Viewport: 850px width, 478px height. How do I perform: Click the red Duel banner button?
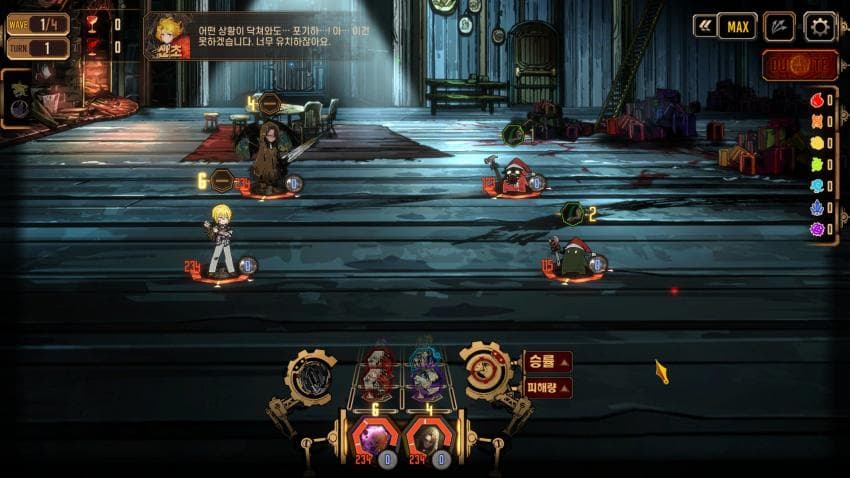[x=799, y=65]
